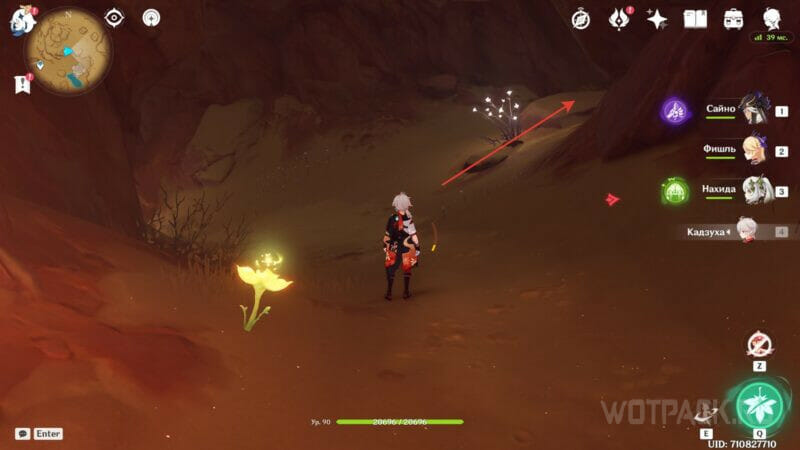Image resolution: width=800 pixels, height=450 pixels.
Task: Use the quick gadget icon
Action: click(x=760, y=345)
